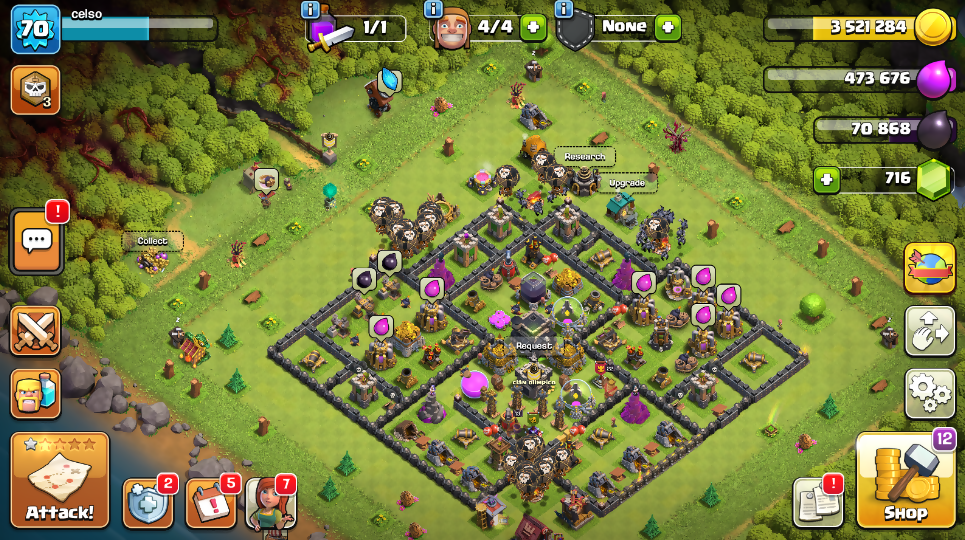Open the shield icon with badge 2
The image size is (965, 540).
(148, 502)
